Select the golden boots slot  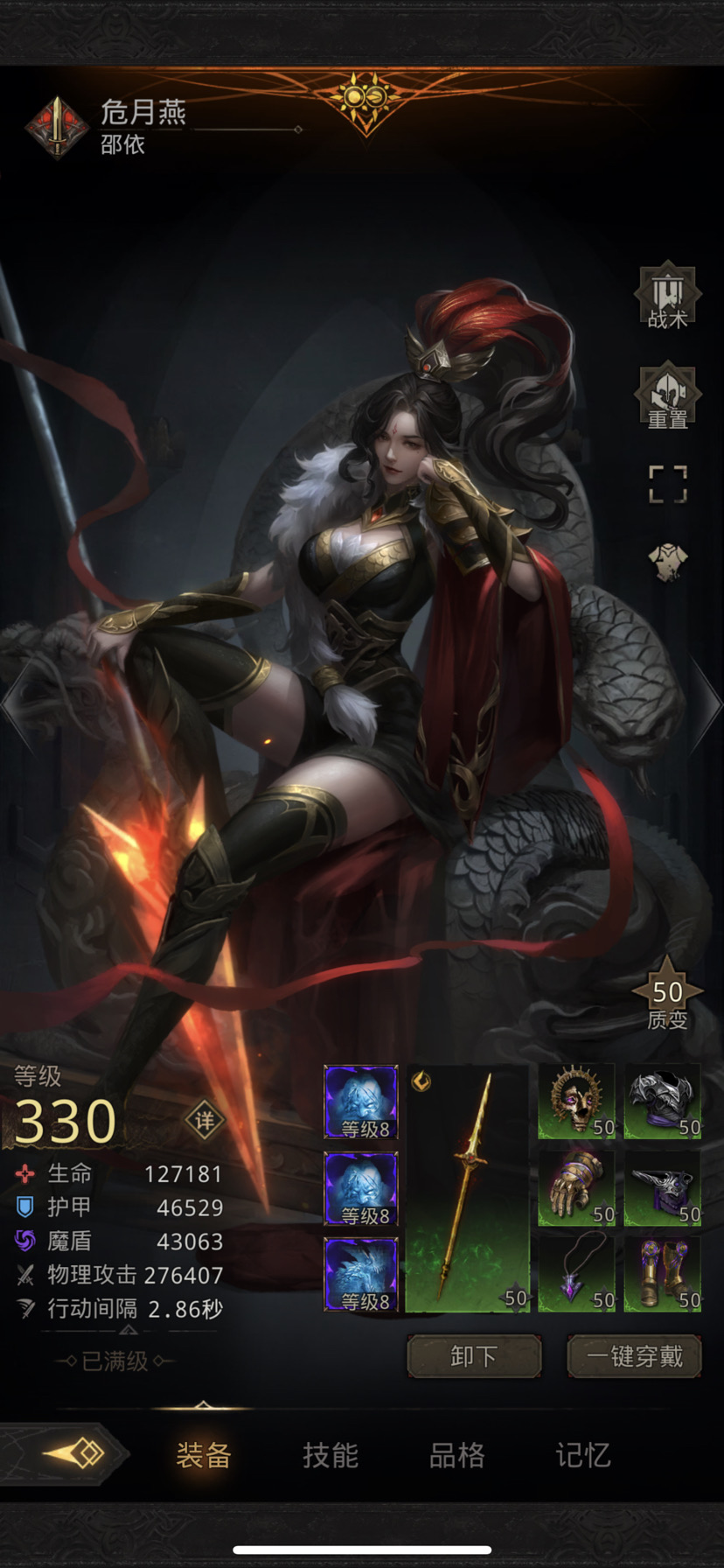663,1274
